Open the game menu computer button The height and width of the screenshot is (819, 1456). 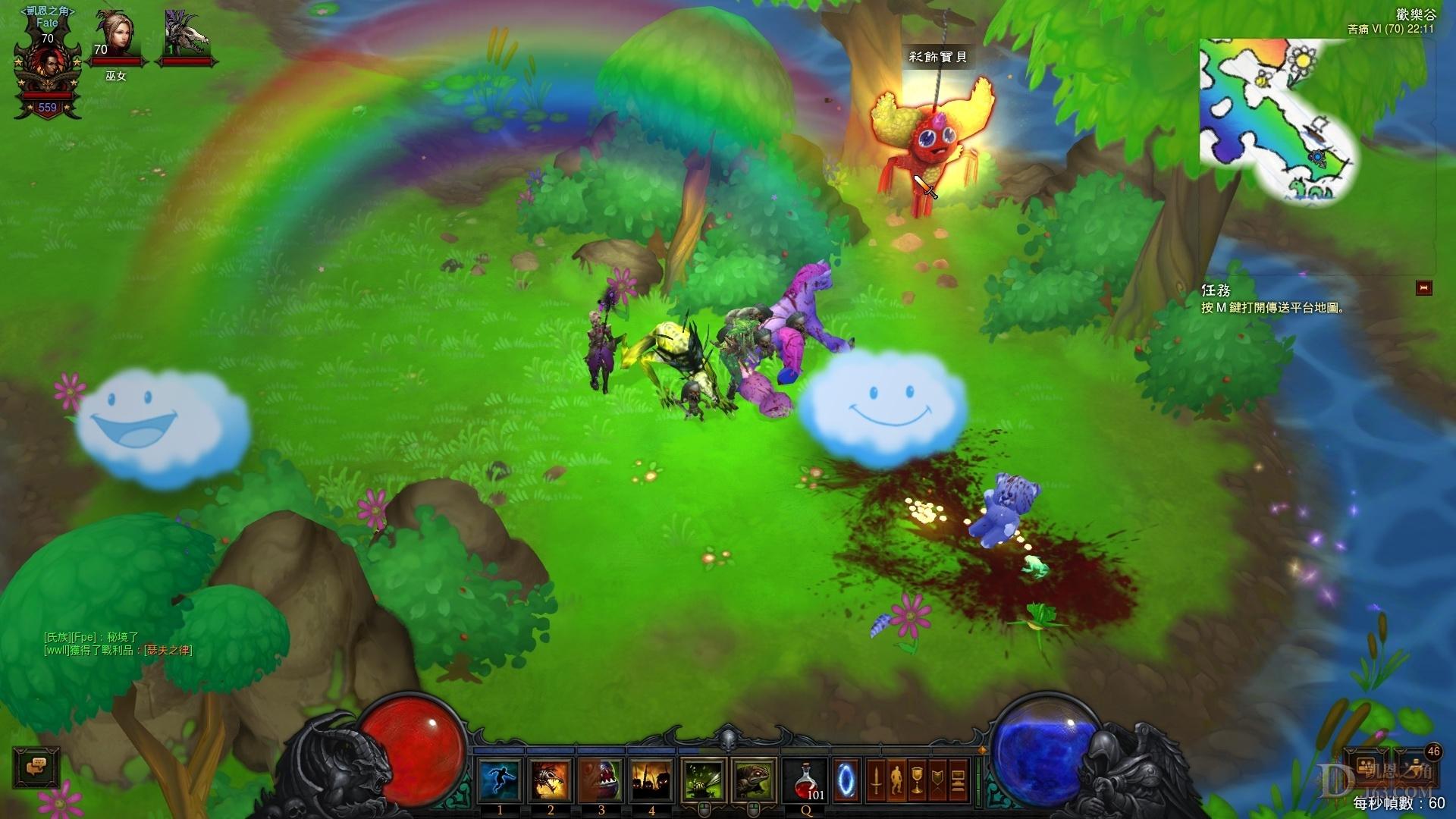coord(959,779)
